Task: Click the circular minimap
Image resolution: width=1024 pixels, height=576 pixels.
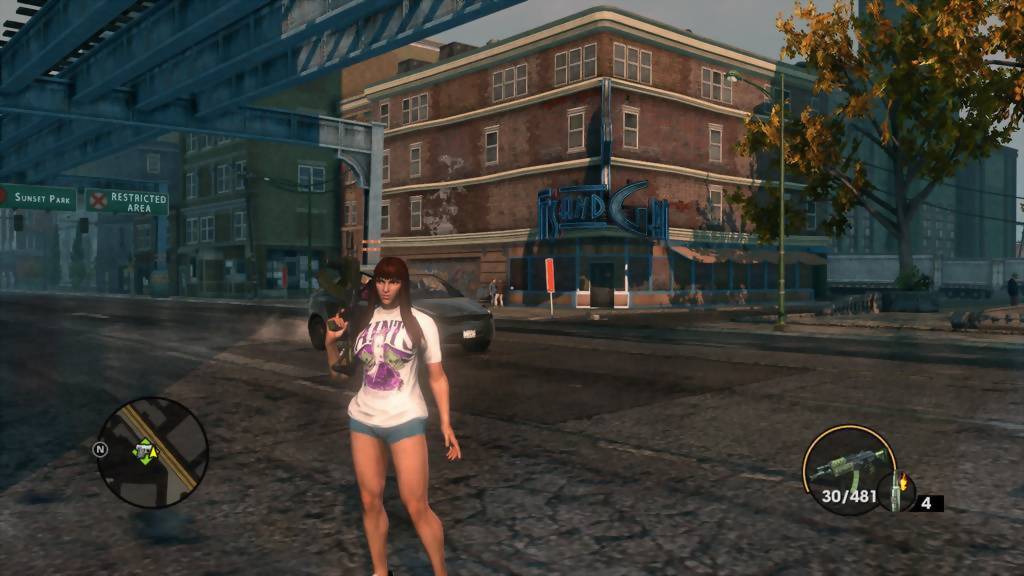Action: click(x=152, y=452)
